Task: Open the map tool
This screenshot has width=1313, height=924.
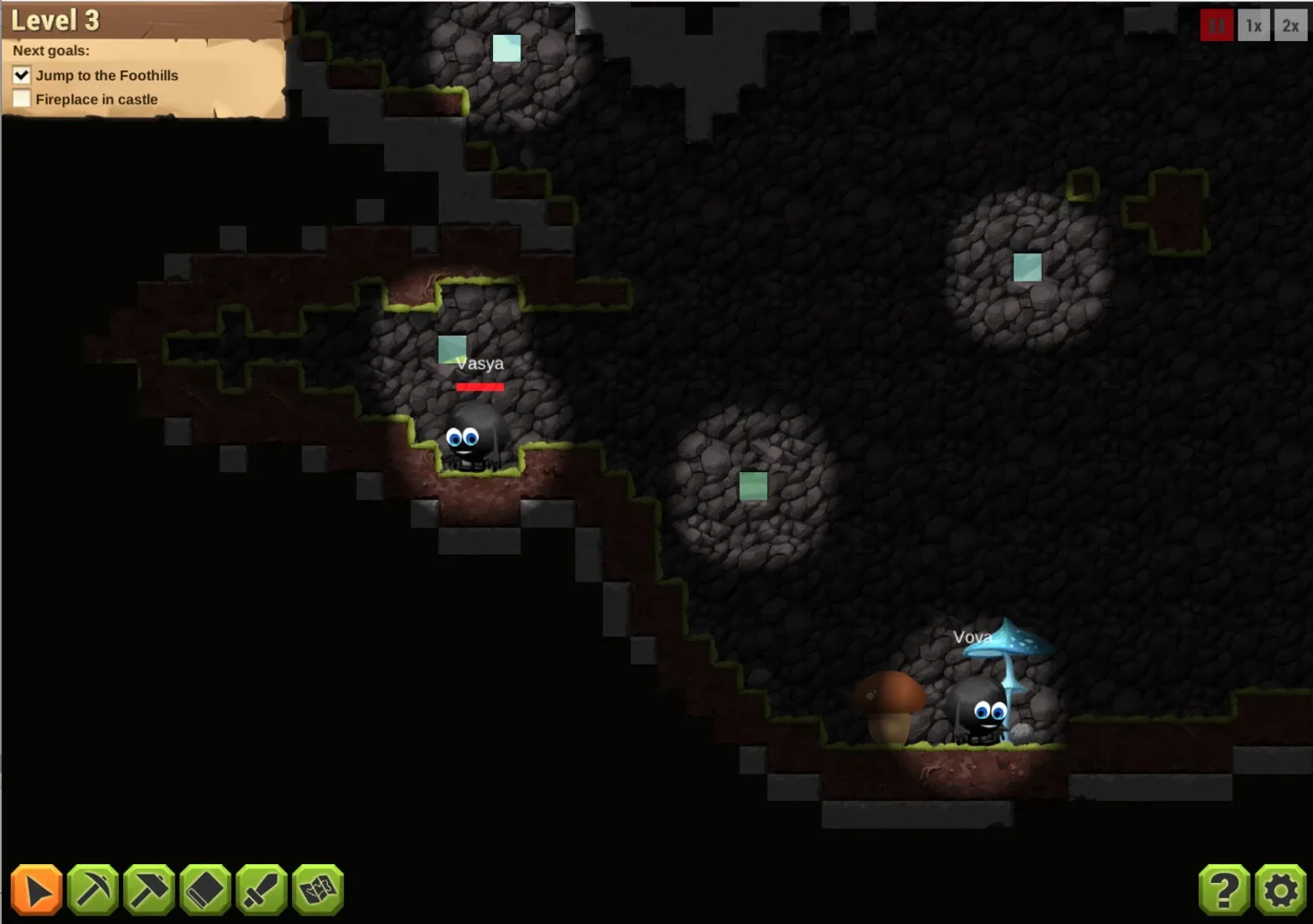Action: coord(317,890)
